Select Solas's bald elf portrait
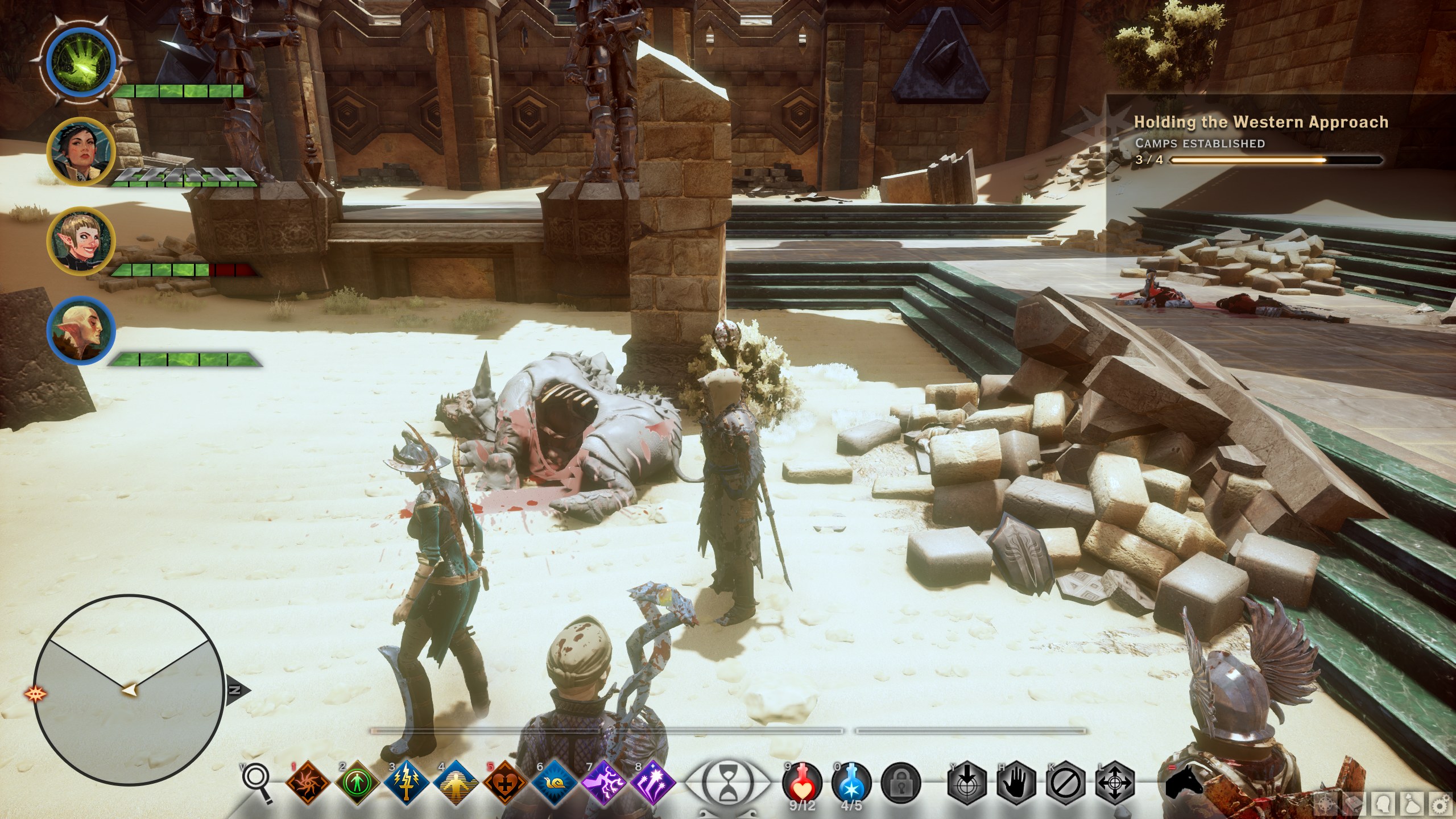 click(81, 330)
